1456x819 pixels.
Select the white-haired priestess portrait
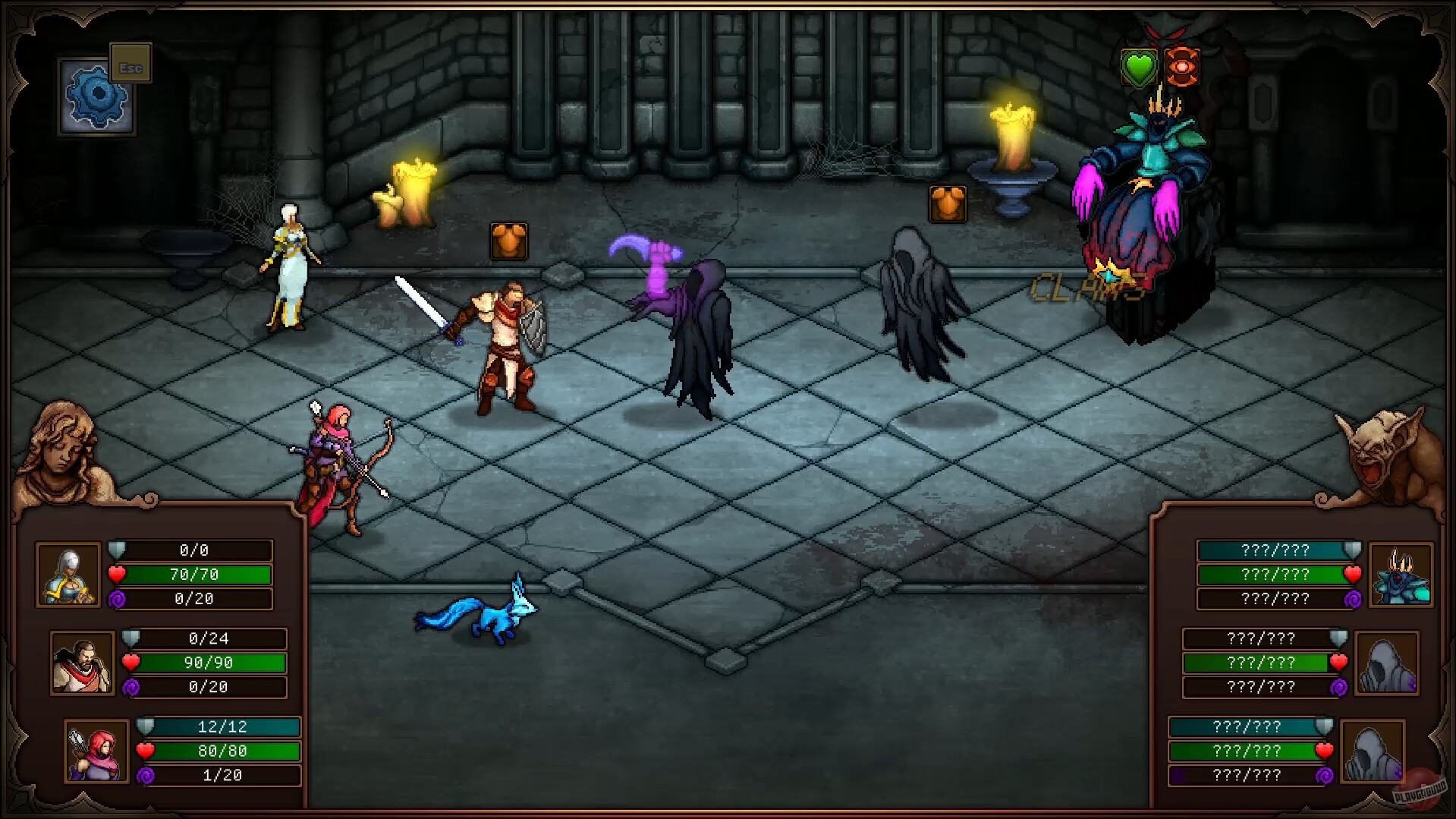[x=68, y=575]
